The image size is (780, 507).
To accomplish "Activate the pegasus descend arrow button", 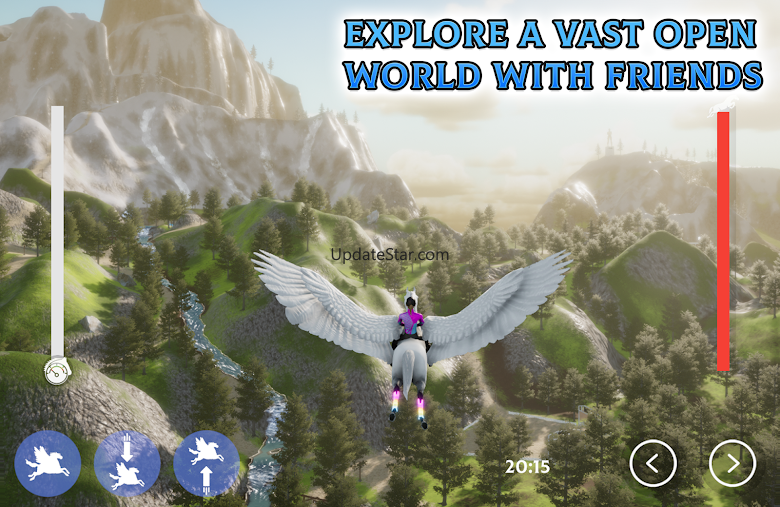I will [127, 464].
